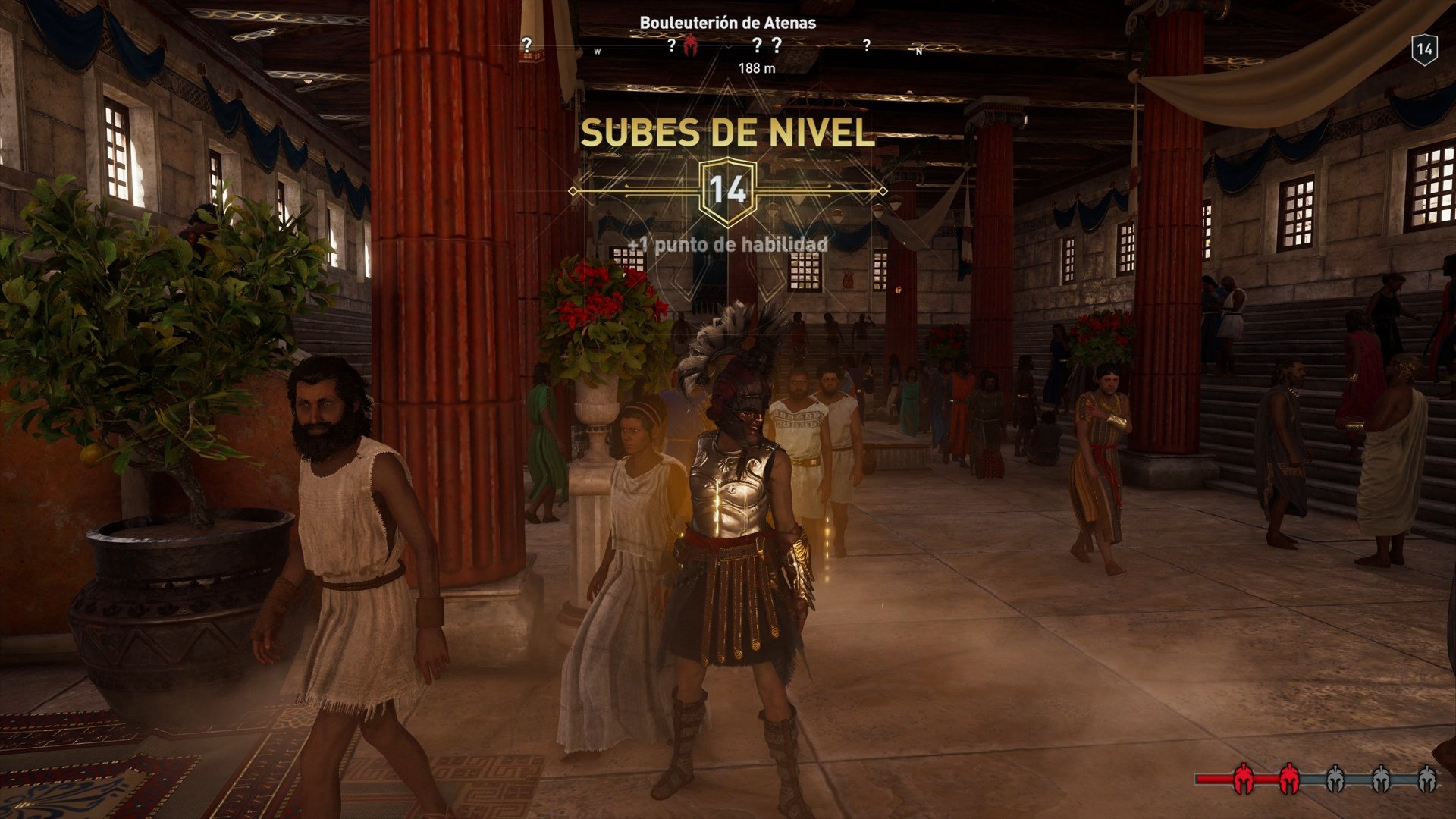Viewport: 1456px width, 819px height.
Task: Click the gold level 14 shield emblem
Action: pyautogui.click(x=730, y=191)
